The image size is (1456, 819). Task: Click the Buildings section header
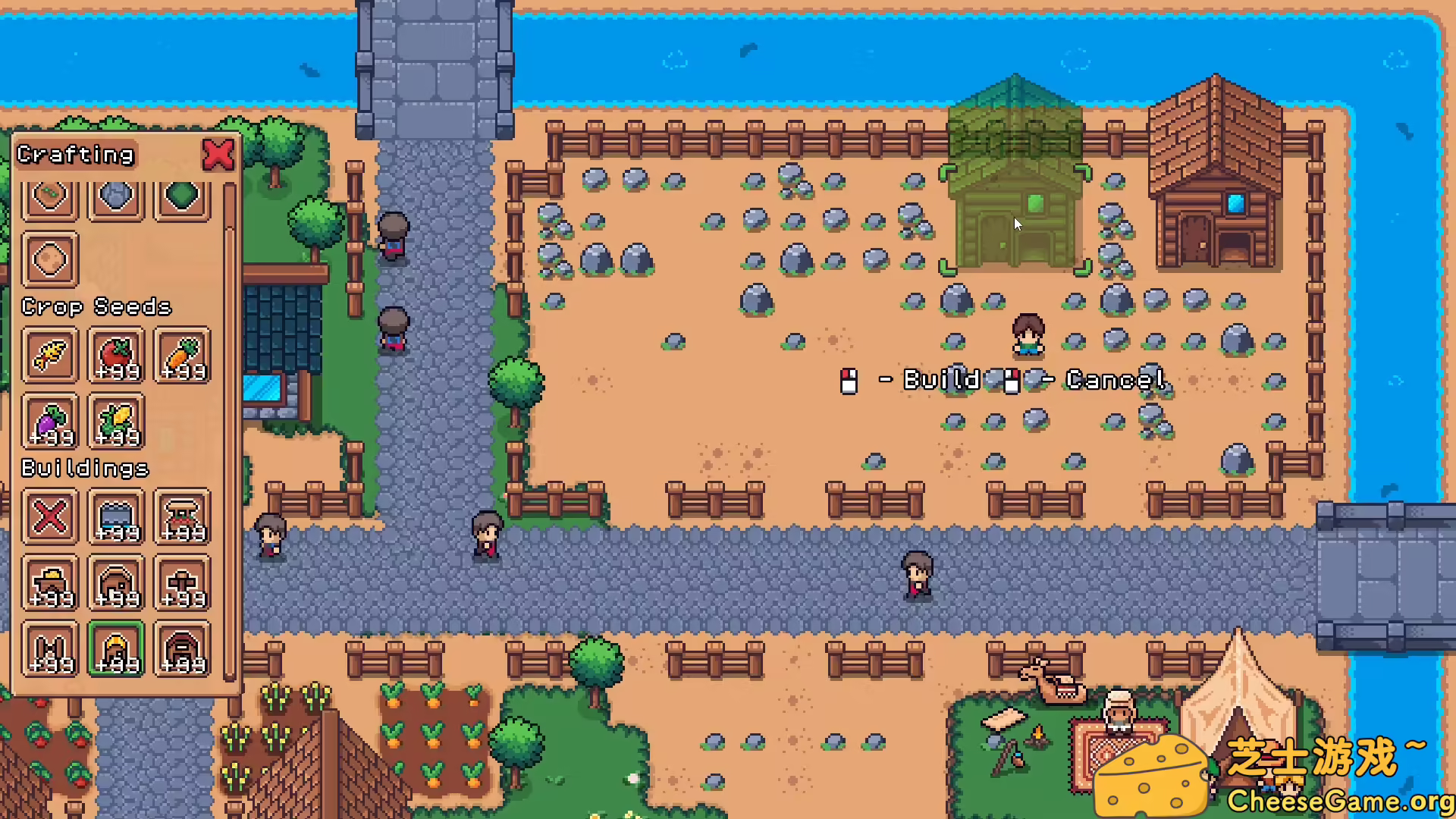(86, 468)
